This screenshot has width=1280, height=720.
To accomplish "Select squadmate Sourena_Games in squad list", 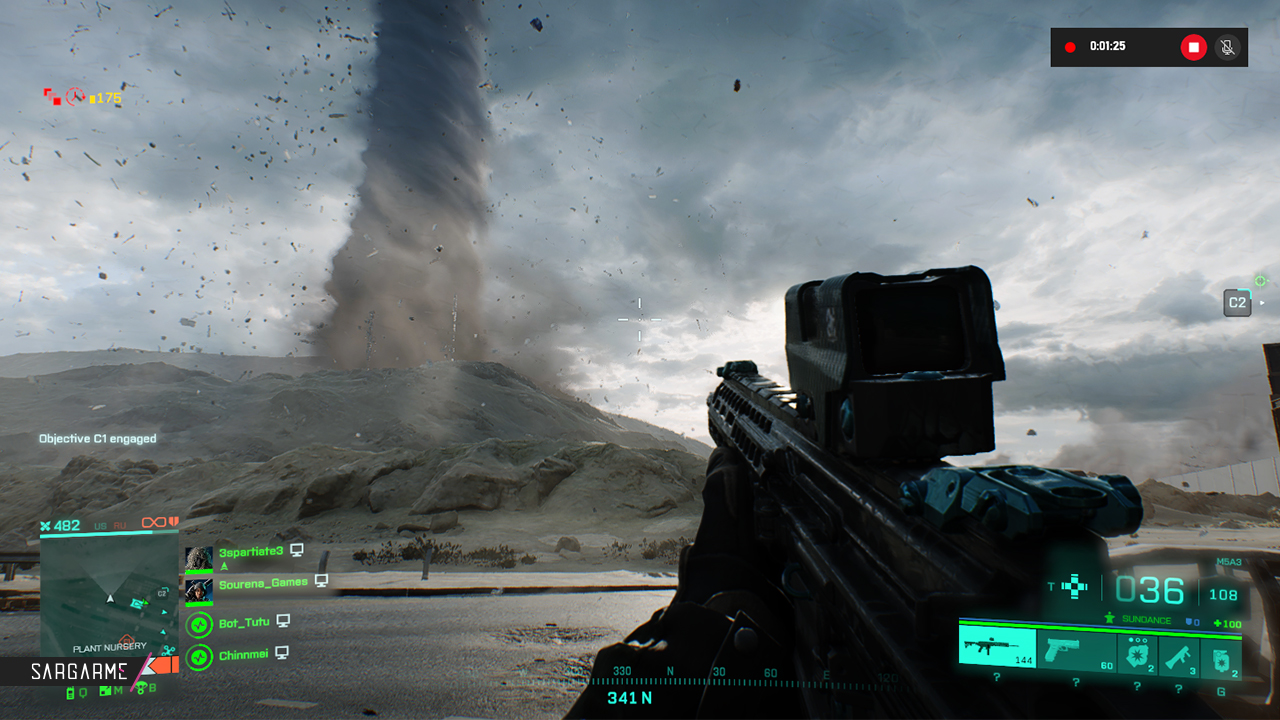I will 263,582.
